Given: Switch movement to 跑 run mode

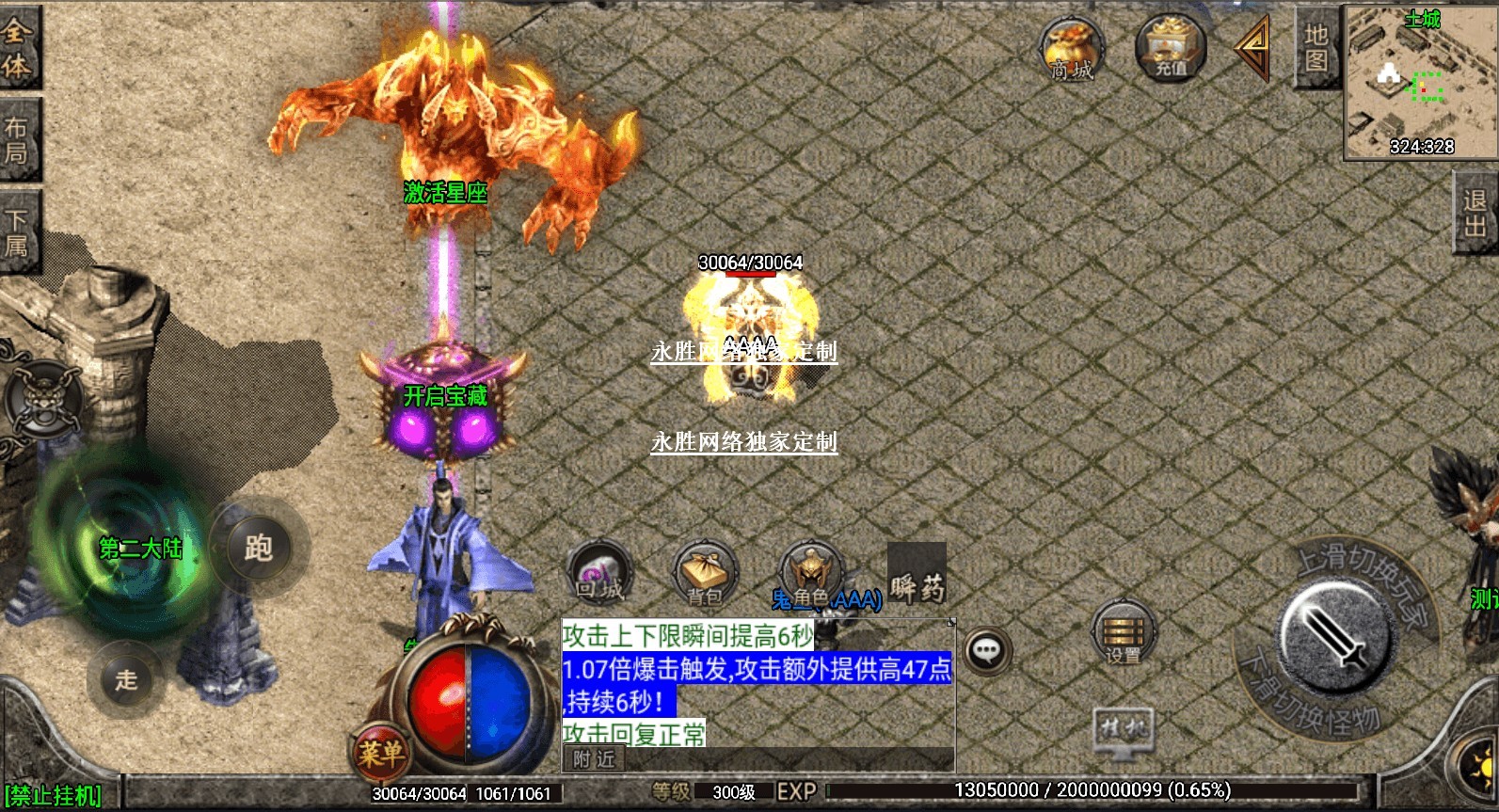Looking at the screenshot, I should pyautogui.click(x=258, y=548).
